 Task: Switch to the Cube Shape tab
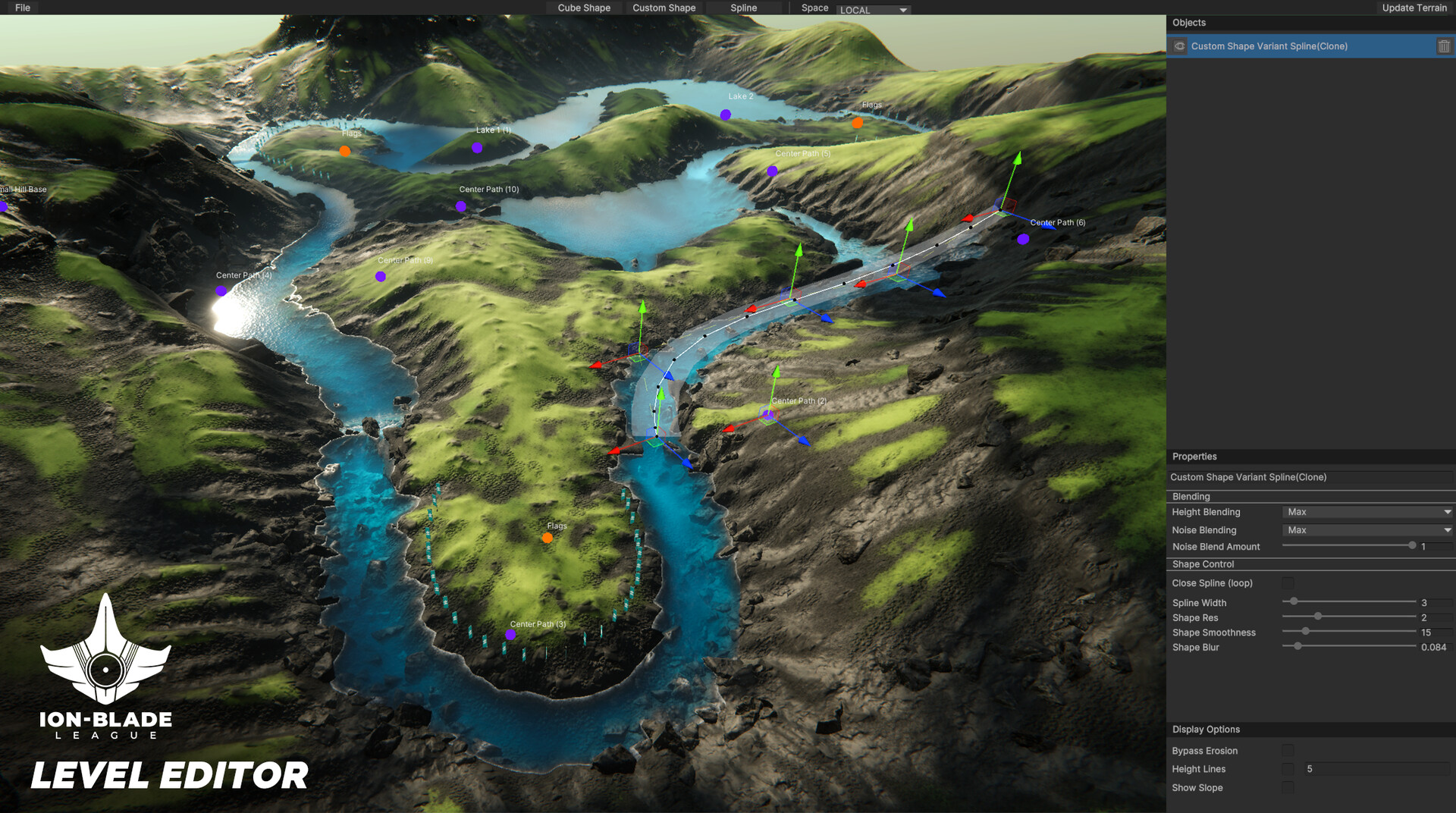click(583, 8)
